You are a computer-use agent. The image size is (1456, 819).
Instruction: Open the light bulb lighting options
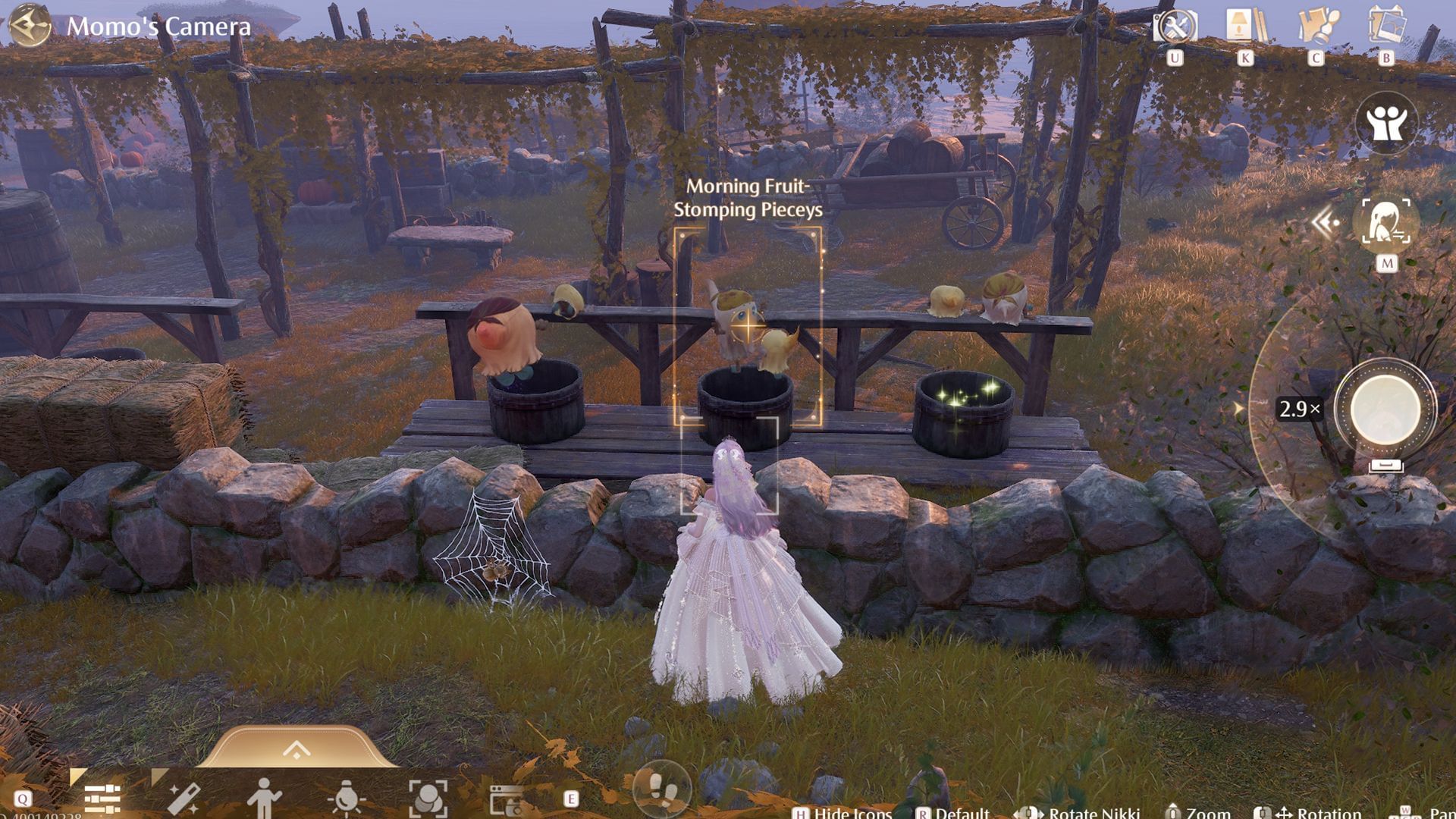346,799
